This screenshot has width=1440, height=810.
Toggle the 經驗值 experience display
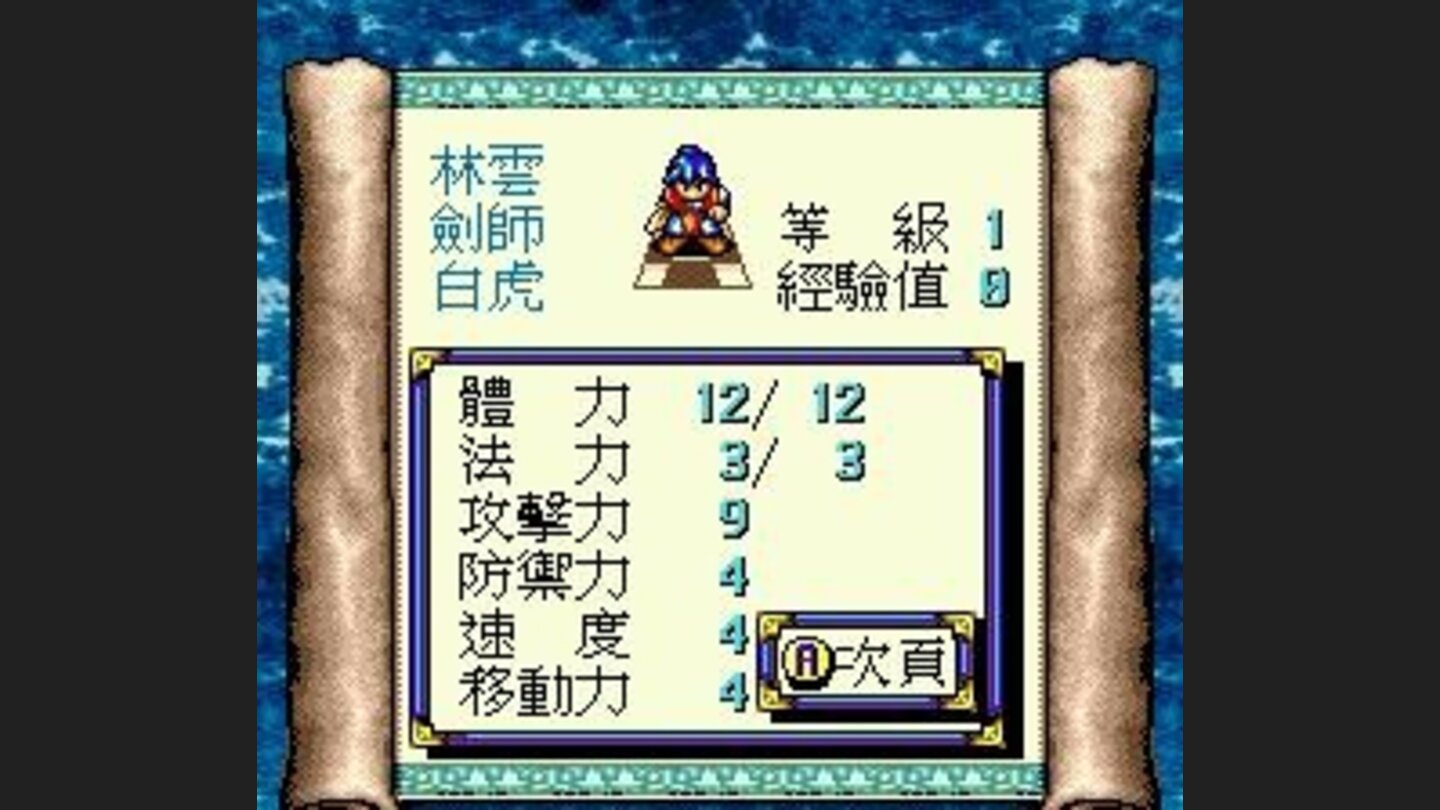[858, 285]
